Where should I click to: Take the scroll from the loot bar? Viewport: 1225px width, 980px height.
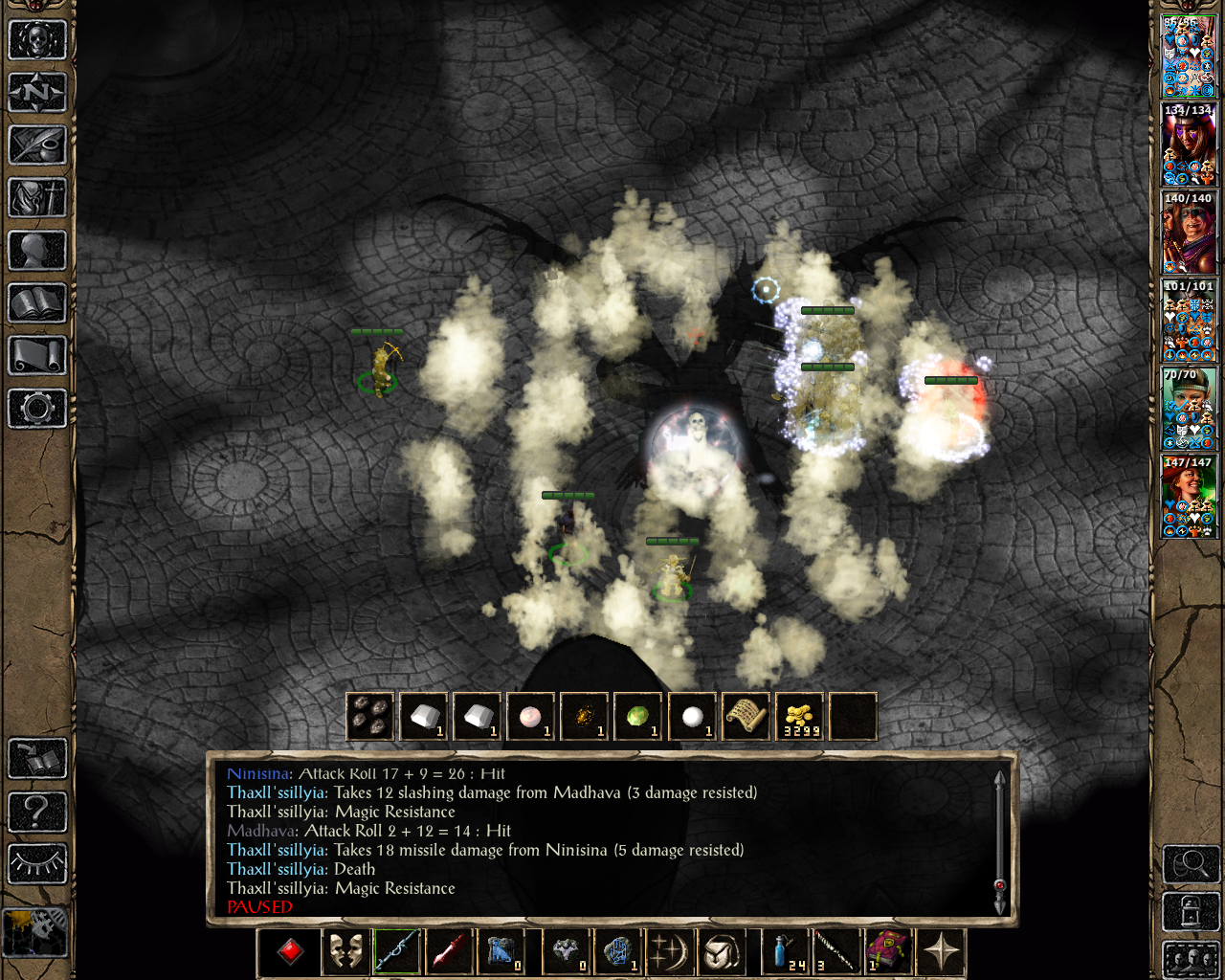click(746, 717)
